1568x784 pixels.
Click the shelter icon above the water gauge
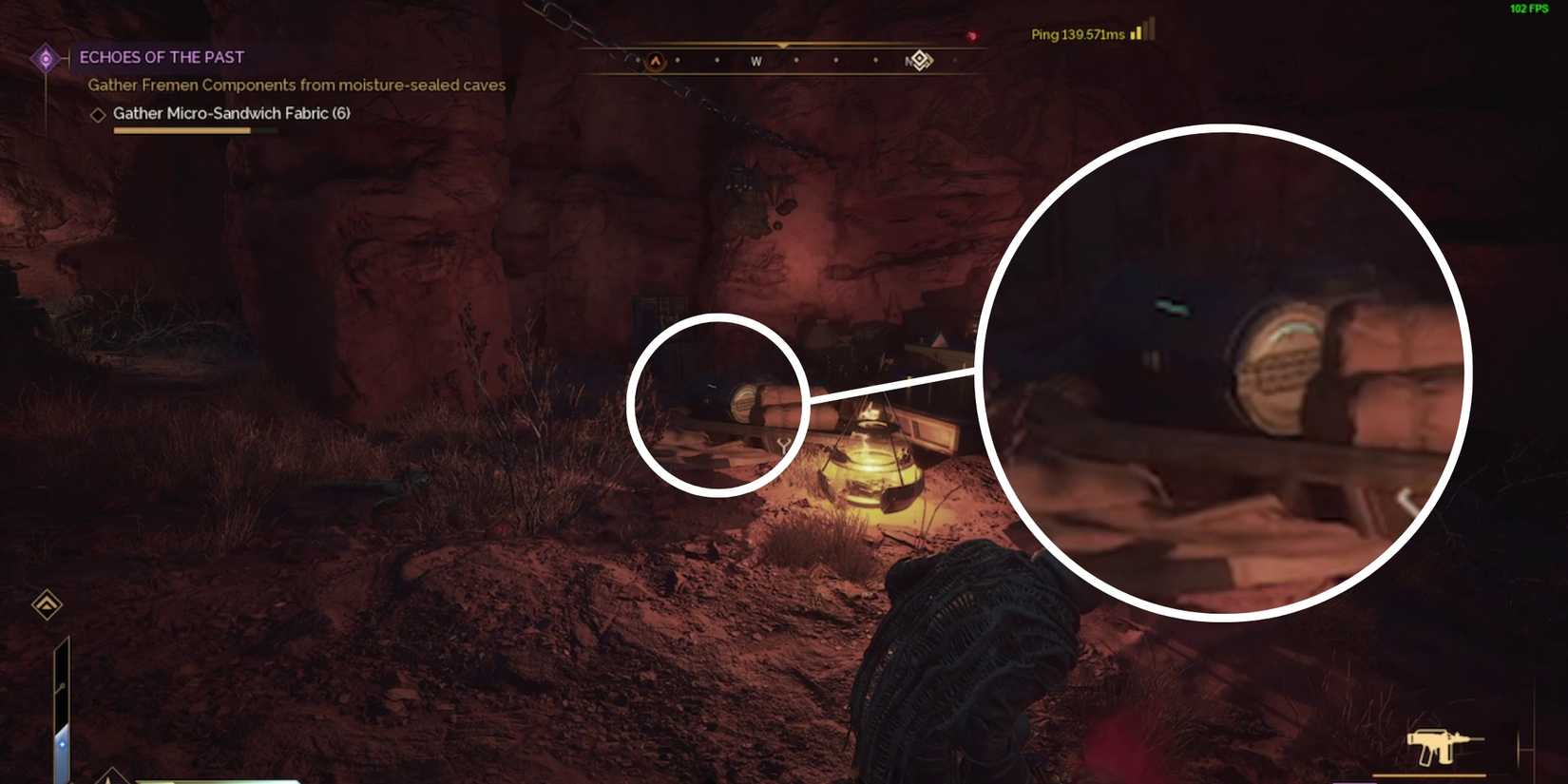(47, 603)
